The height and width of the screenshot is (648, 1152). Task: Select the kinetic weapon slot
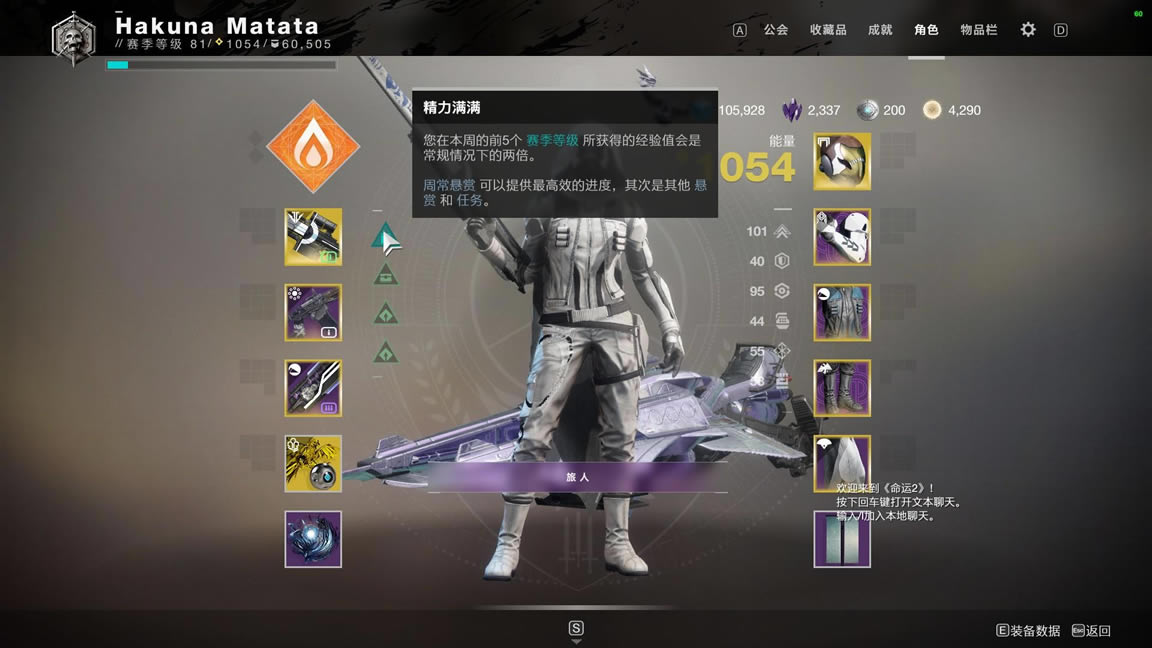coord(313,237)
